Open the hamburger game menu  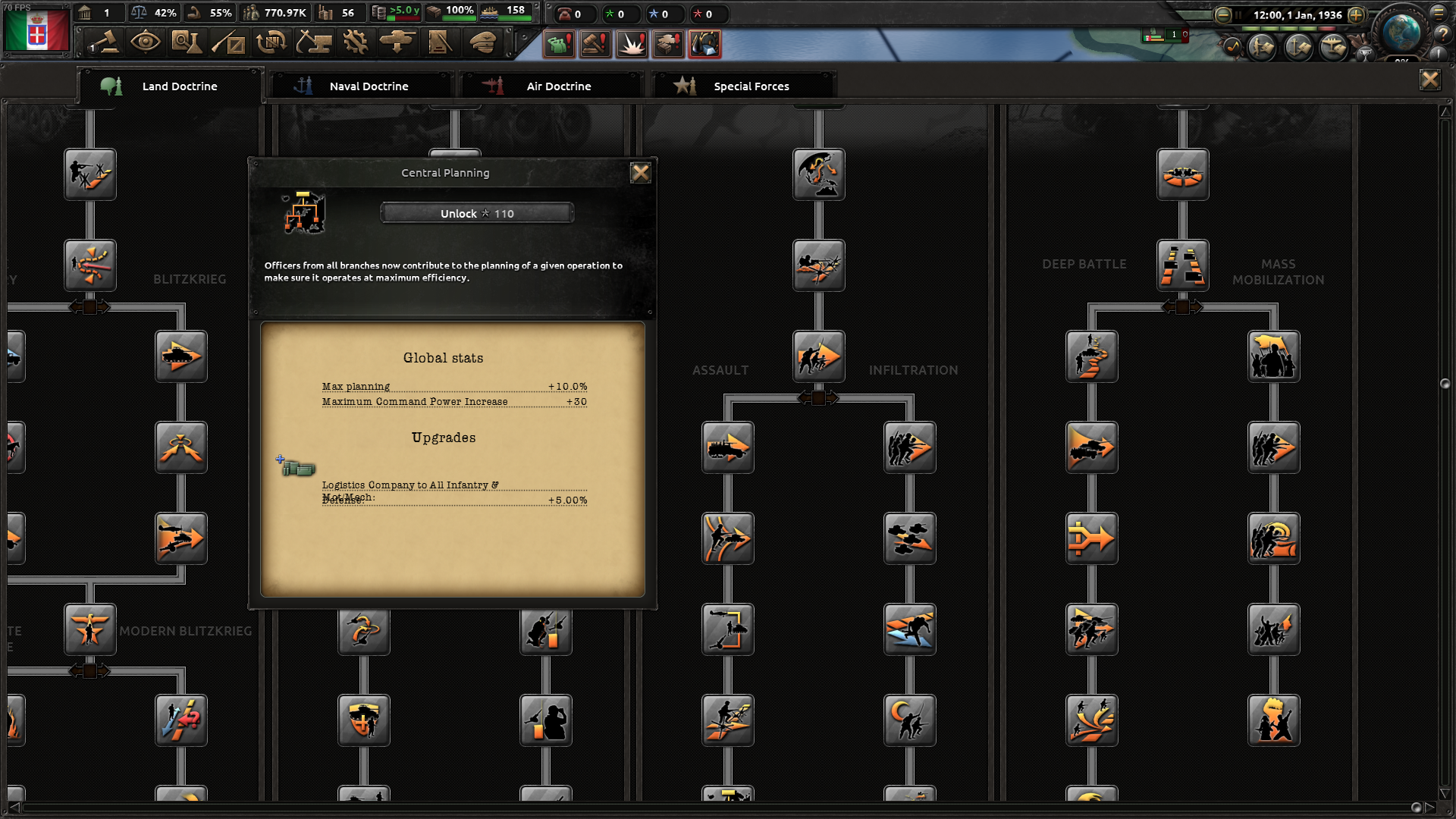(x=1439, y=13)
